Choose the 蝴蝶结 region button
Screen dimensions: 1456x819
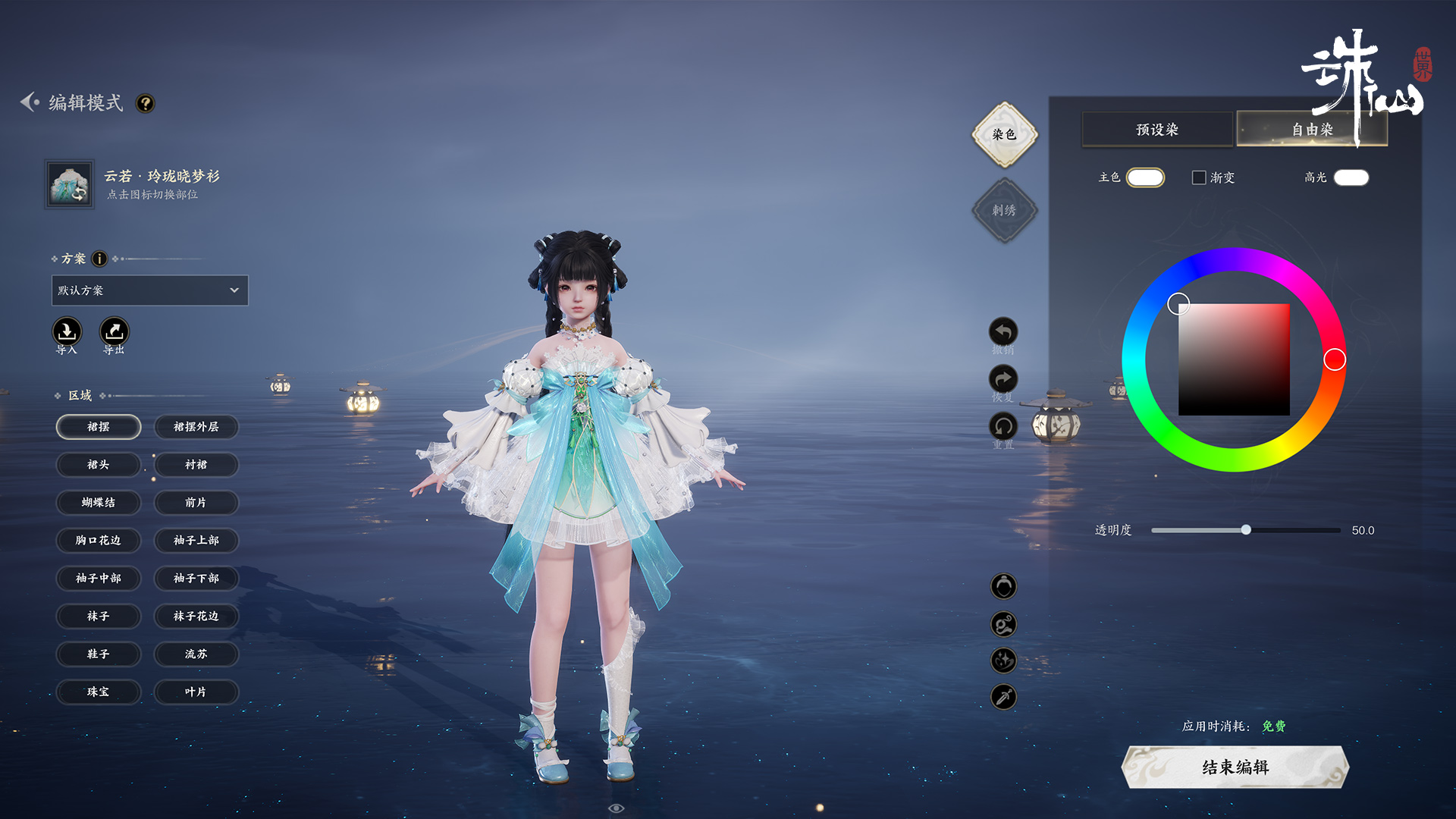[x=99, y=503]
